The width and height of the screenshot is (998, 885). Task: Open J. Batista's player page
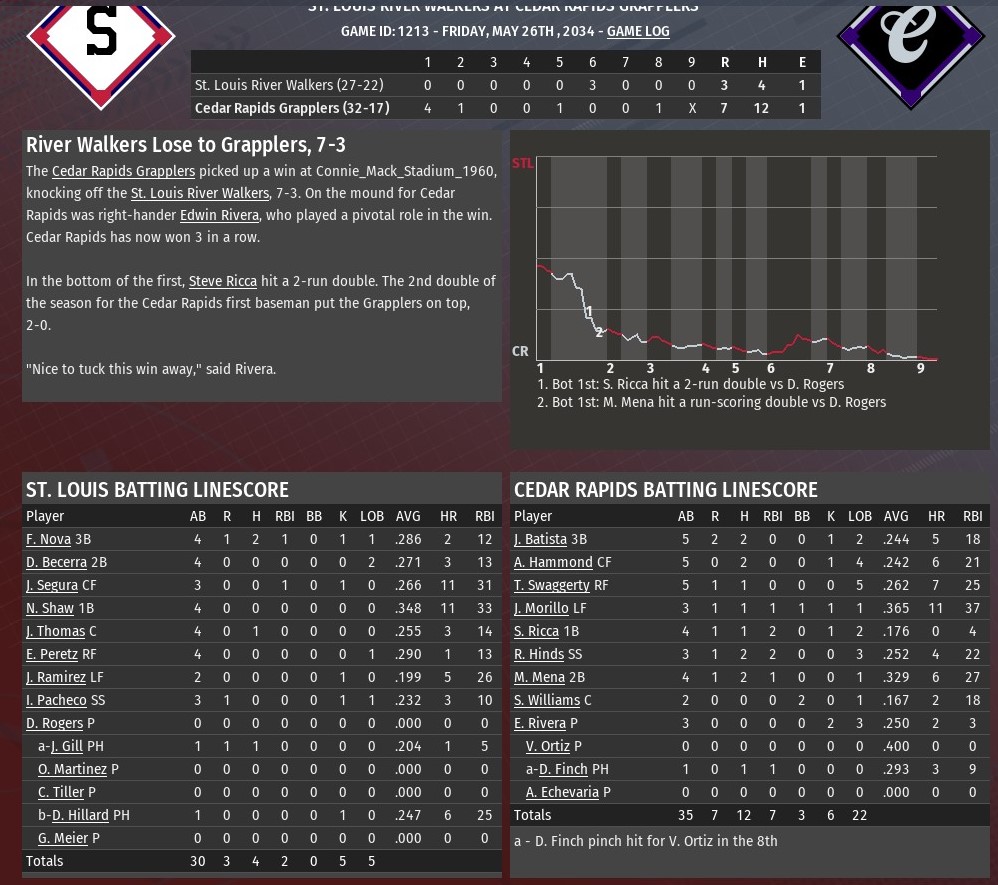coord(540,539)
